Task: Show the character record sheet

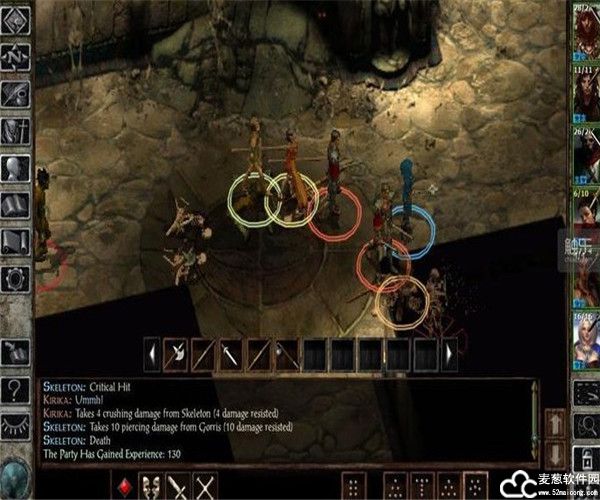Action: (18, 167)
